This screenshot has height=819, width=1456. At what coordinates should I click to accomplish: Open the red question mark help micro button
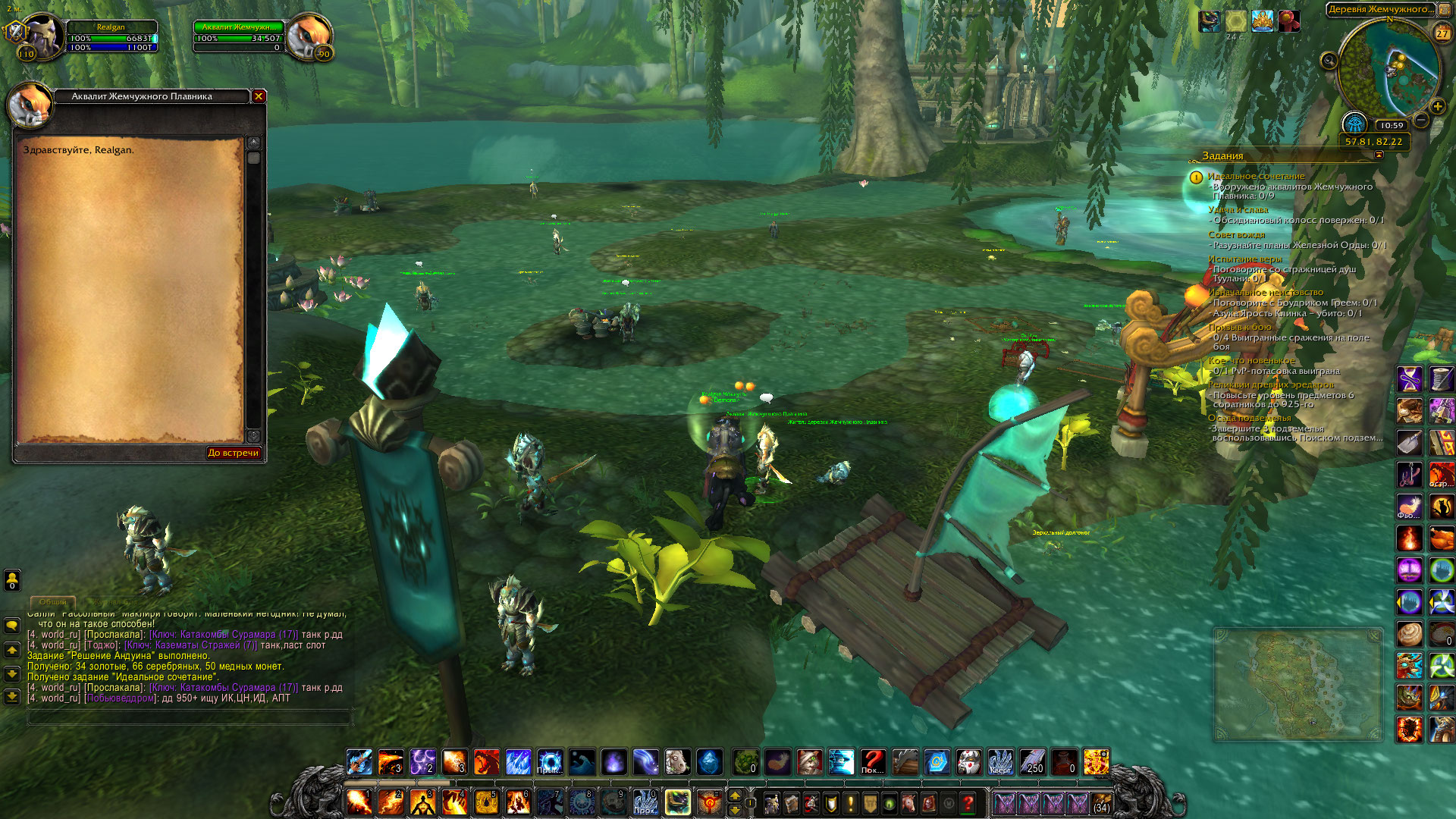tap(968, 803)
